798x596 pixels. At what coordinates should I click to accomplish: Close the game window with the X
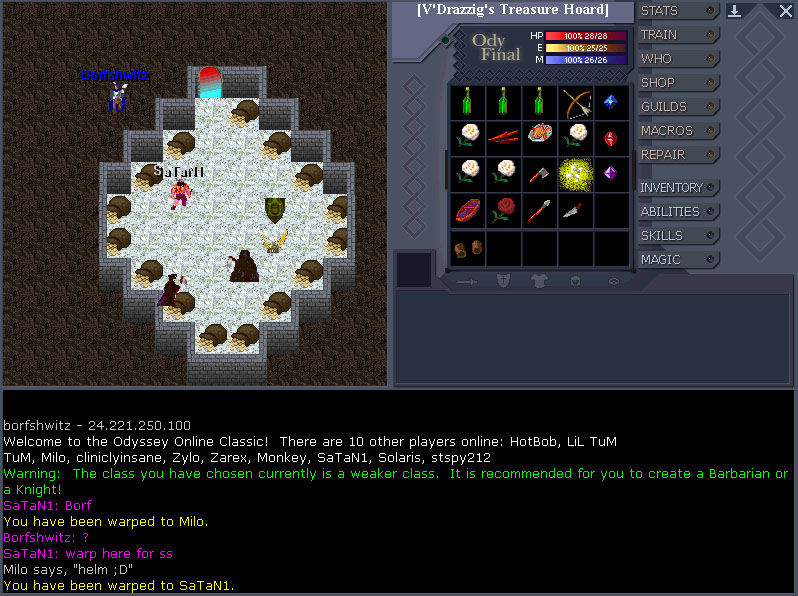(784, 12)
